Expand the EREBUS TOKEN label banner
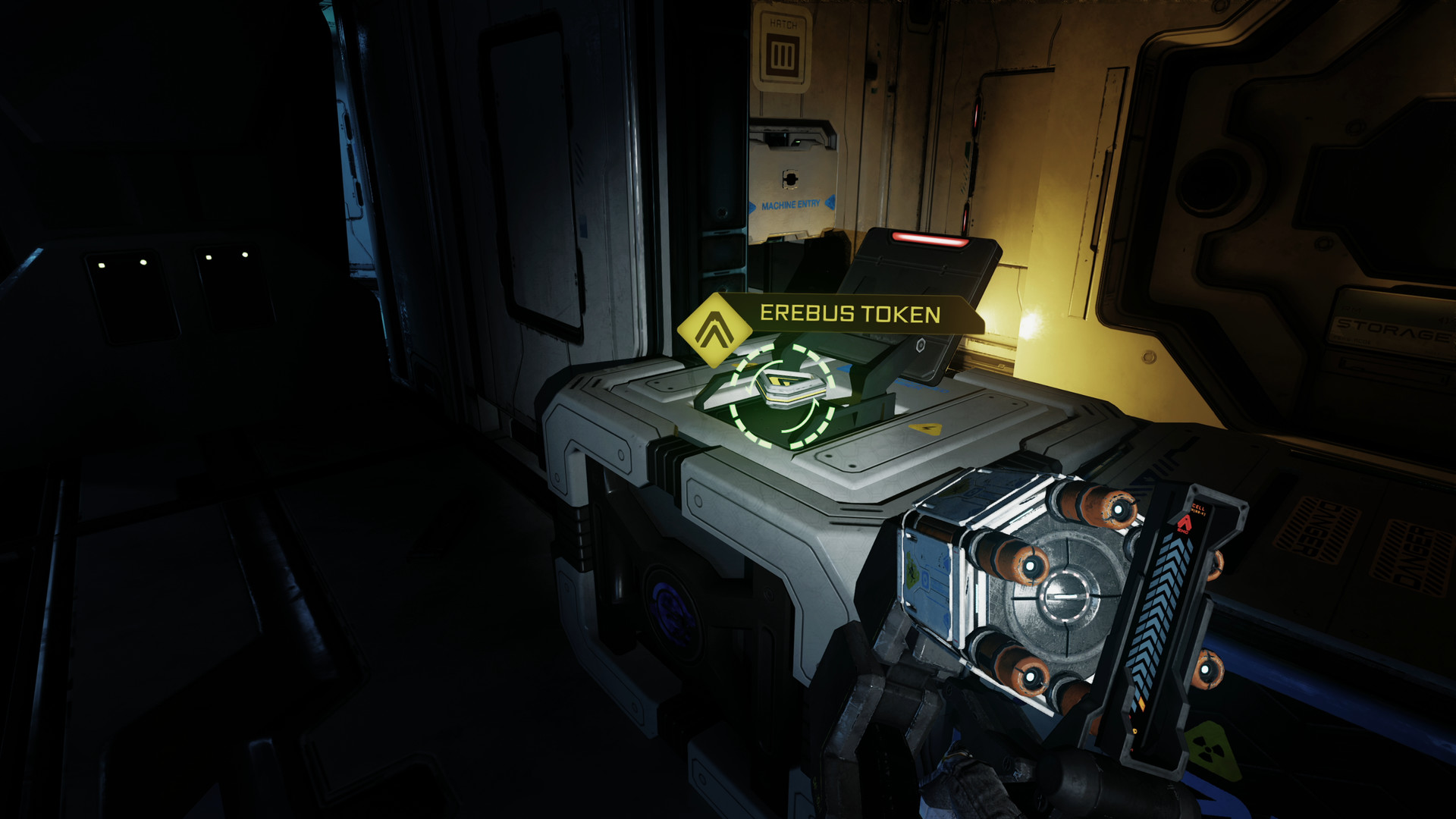1456x819 pixels. tap(849, 312)
